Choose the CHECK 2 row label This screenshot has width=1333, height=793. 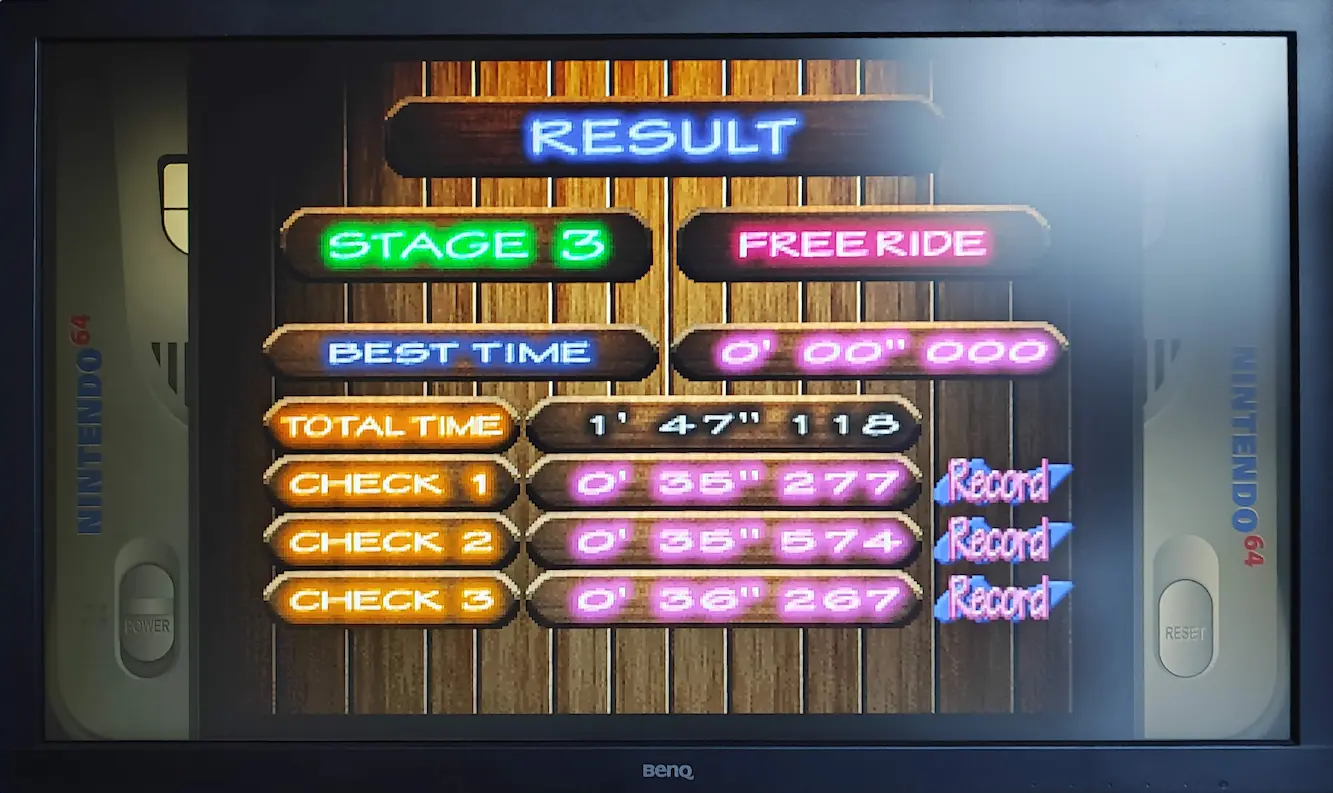pyautogui.click(x=391, y=542)
